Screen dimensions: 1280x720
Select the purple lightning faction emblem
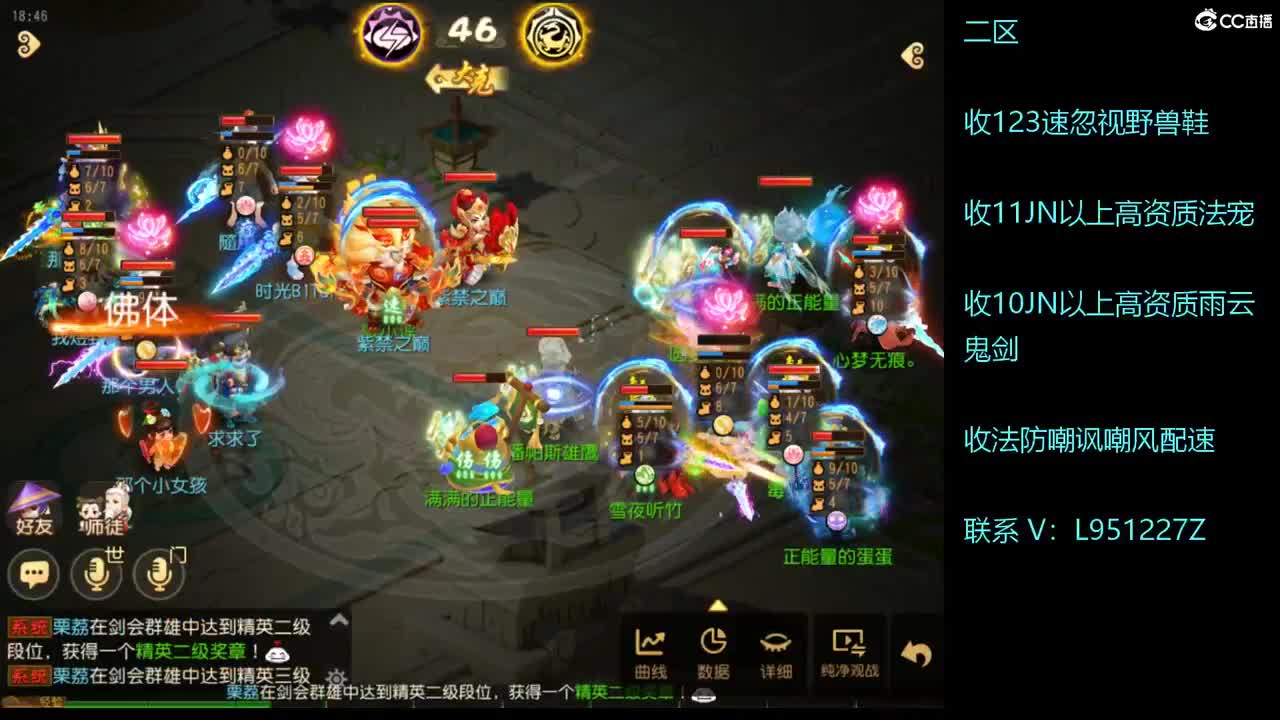pos(393,32)
